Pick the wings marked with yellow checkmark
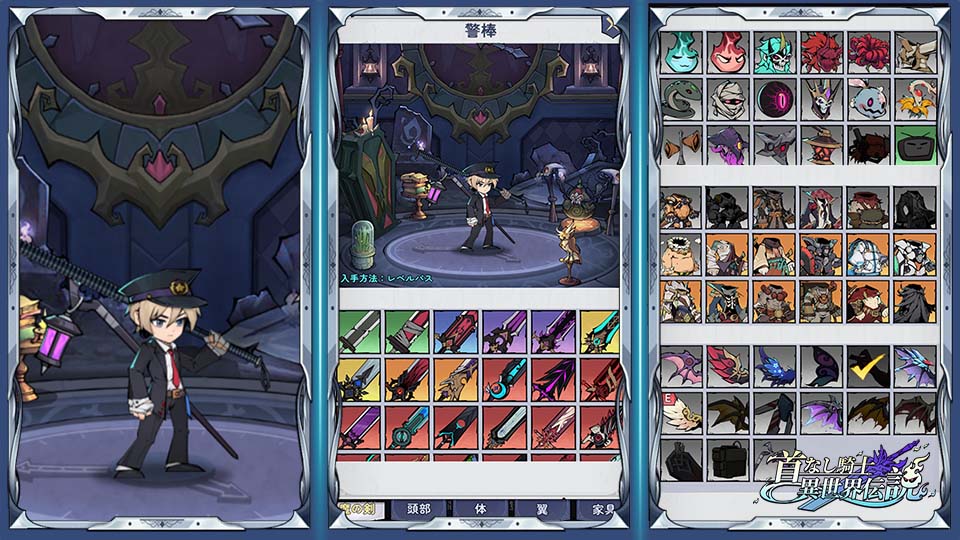 868,366
